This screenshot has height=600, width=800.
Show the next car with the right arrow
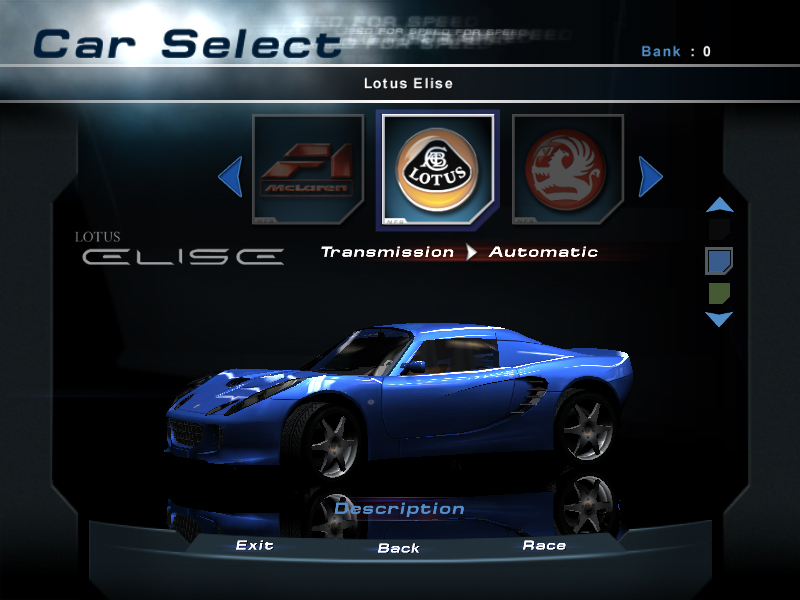click(650, 178)
